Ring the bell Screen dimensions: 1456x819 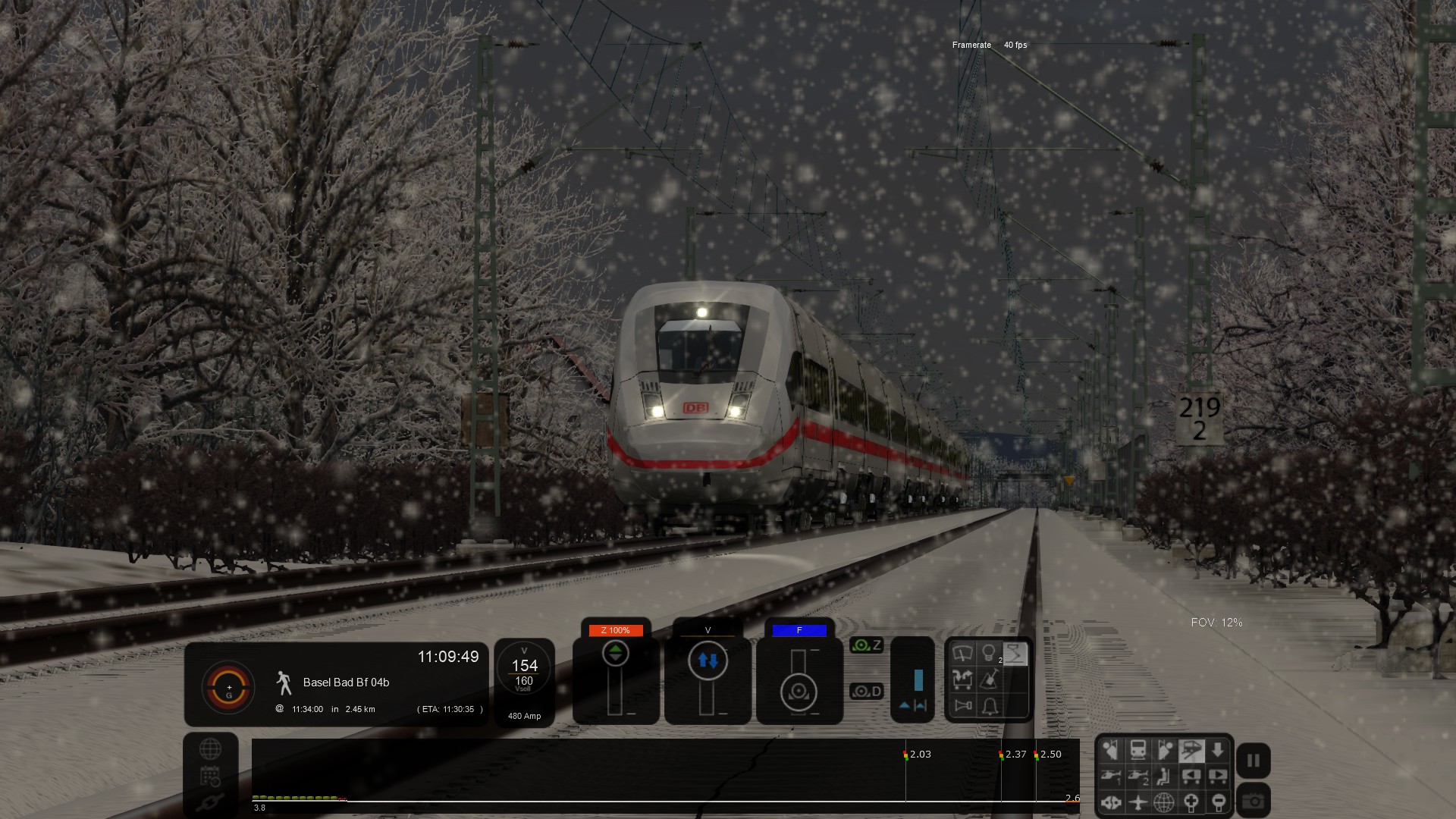[x=990, y=706]
